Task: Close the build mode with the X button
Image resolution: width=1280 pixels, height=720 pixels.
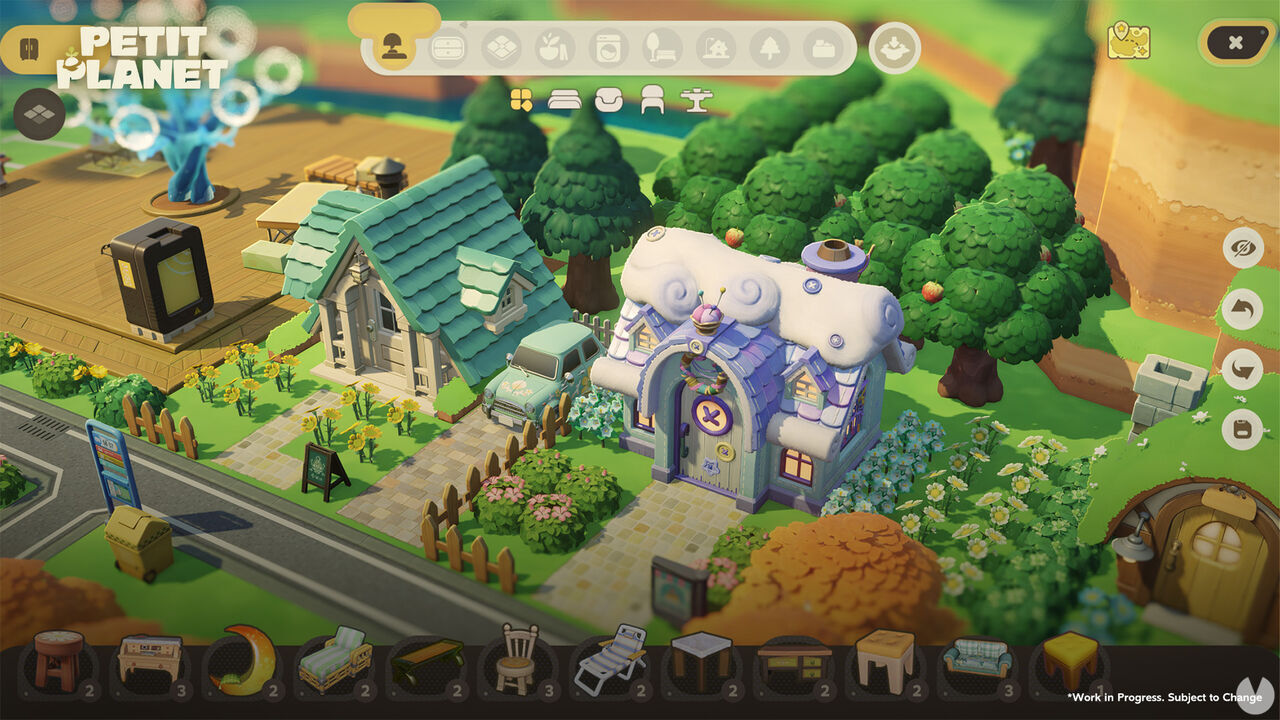Action: point(1236,42)
